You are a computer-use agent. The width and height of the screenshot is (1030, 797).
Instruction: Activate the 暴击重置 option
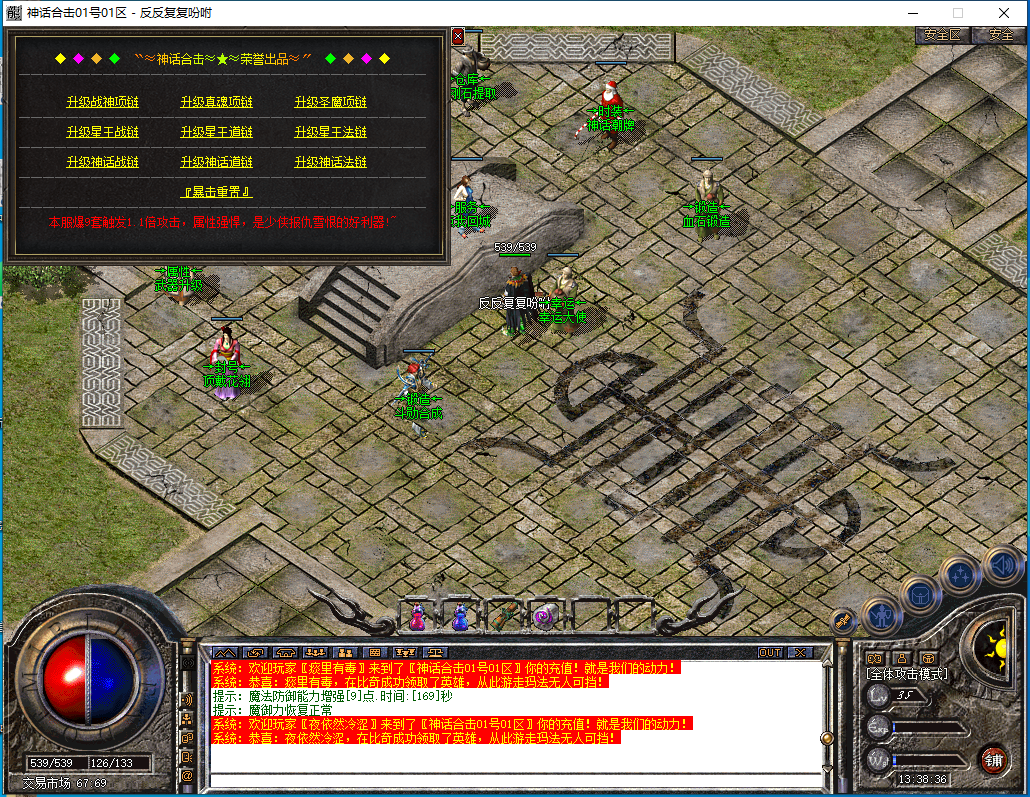216,191
